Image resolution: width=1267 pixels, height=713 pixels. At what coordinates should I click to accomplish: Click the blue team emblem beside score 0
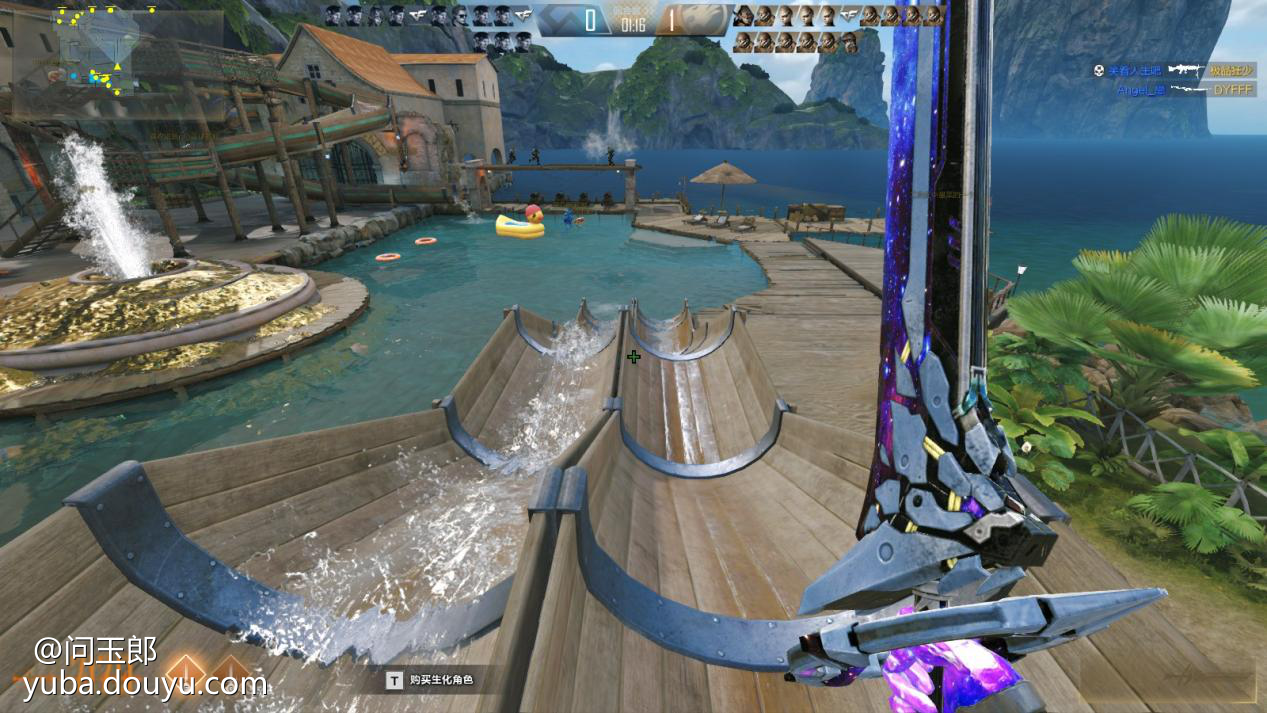click(x=560, y=19)
